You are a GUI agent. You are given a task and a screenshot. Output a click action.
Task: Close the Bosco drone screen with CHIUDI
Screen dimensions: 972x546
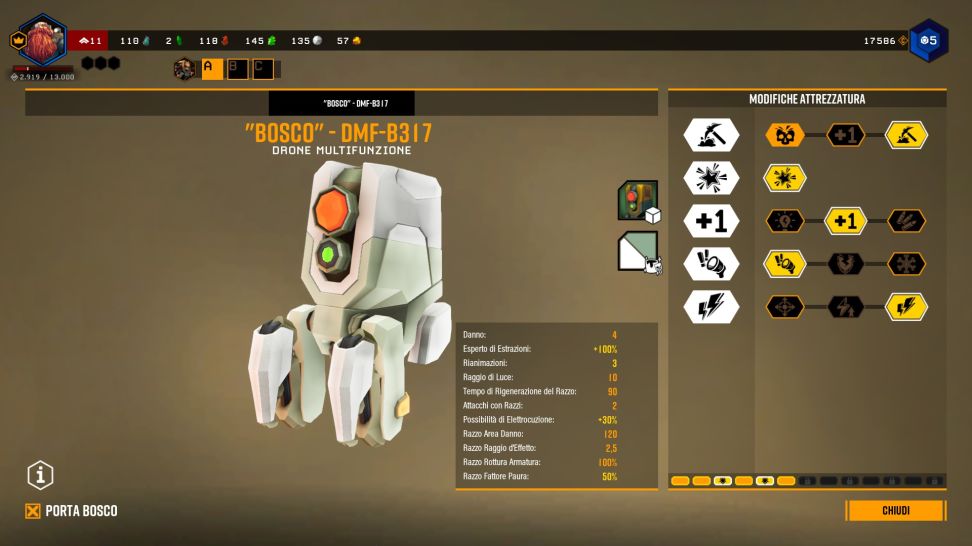click(895, 511)
